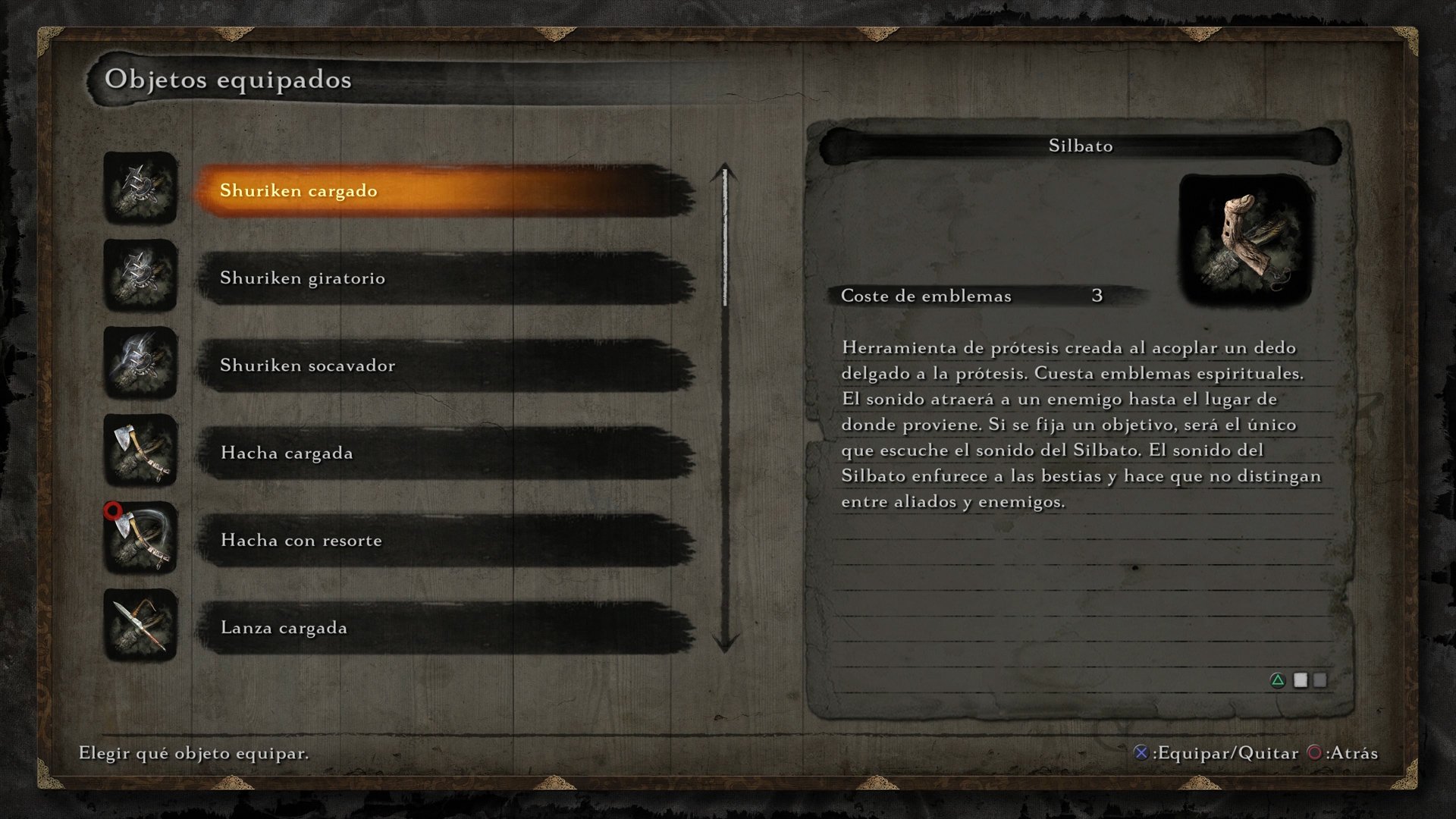This screenshot has width=1456, height=819.
Task: Click the Coste de emblemas value 3
Action: 1099,296
